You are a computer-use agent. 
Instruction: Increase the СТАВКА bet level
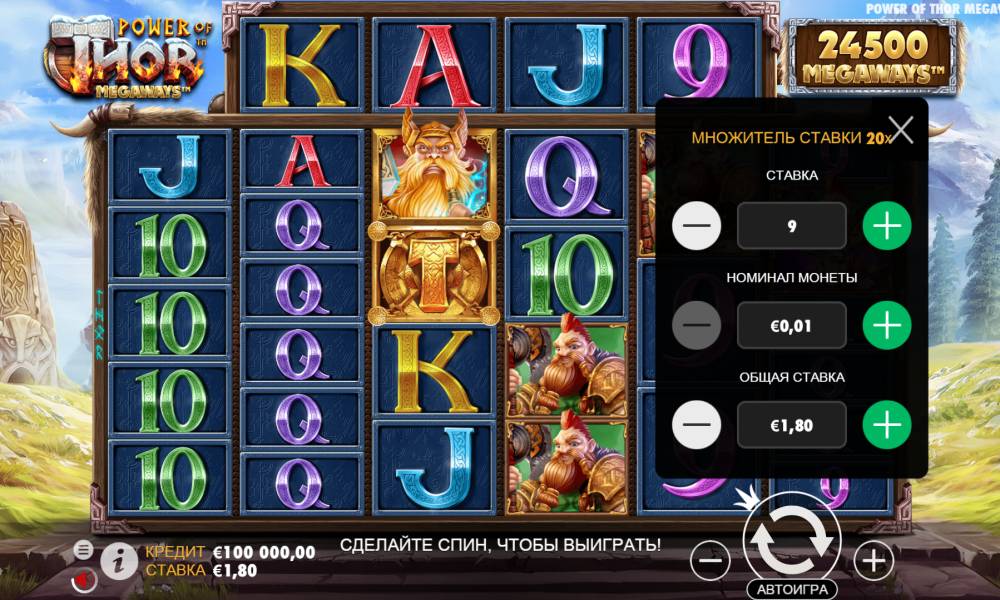[887, 226]
